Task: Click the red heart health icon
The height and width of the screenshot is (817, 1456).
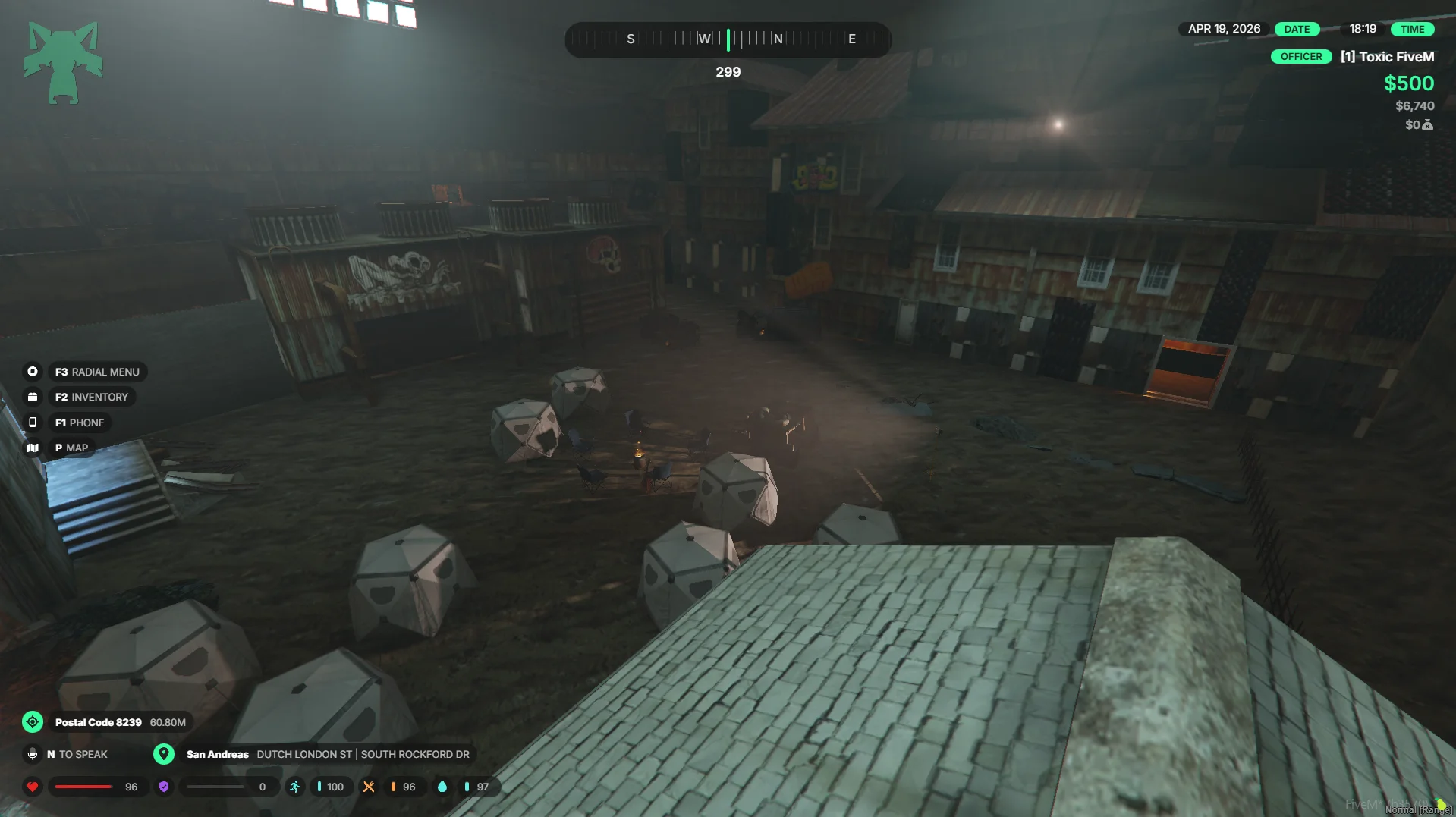Action: pyautogui.click(x=33, y=787)
